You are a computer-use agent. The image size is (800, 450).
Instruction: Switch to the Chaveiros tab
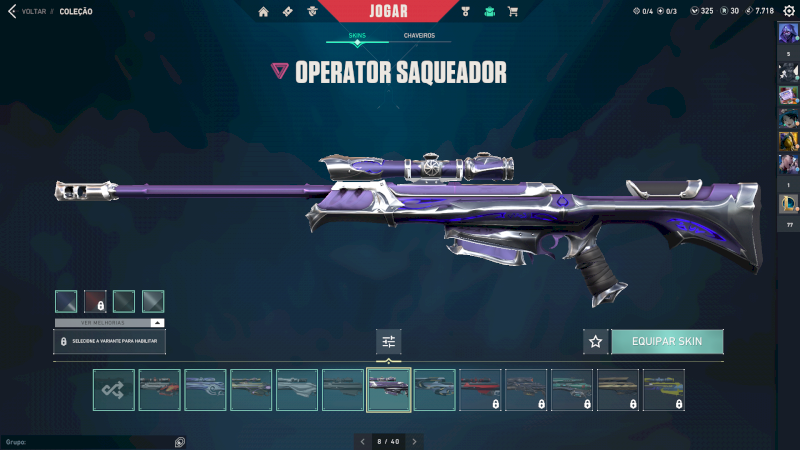(419, 36)
